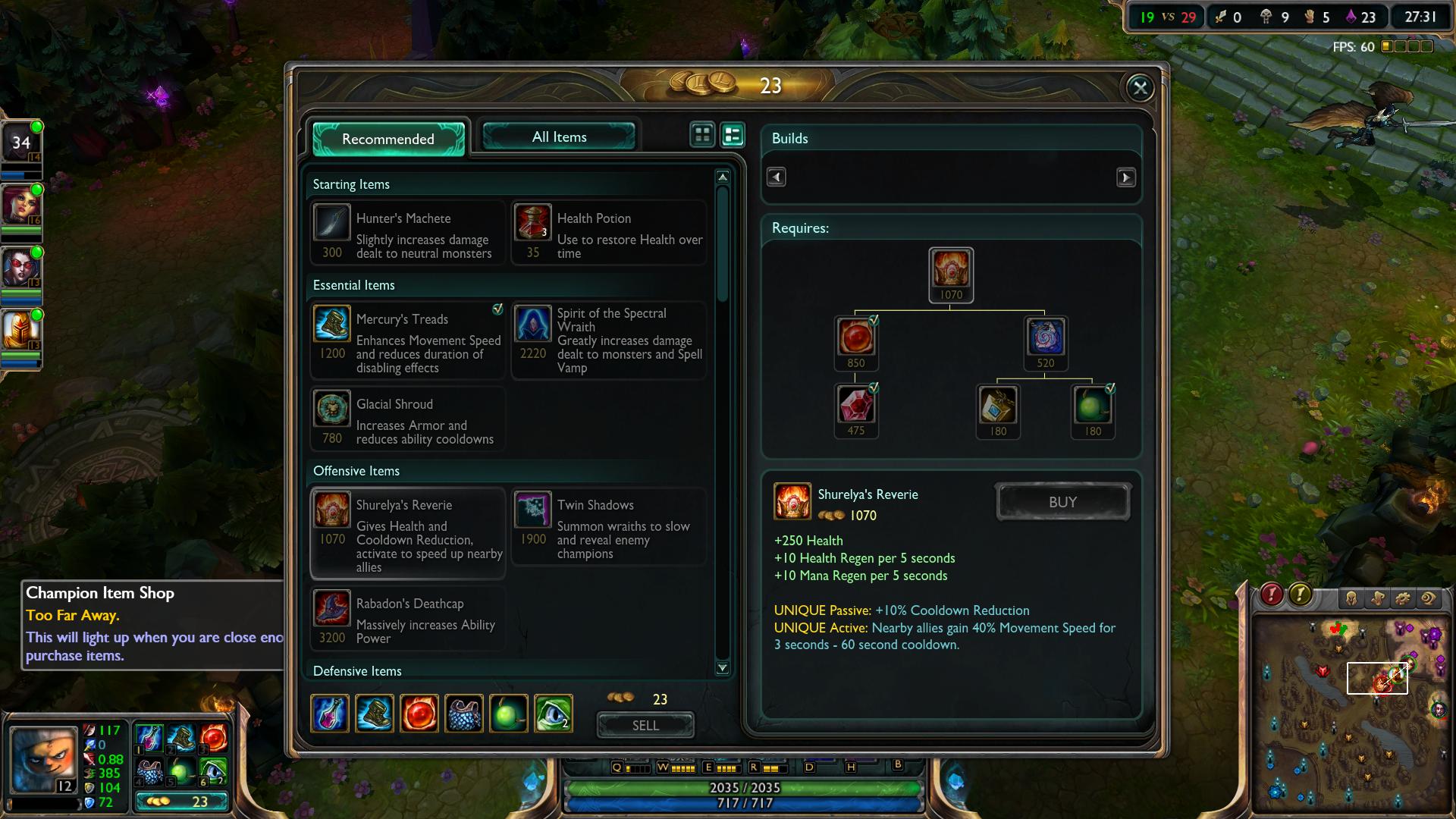Select the green ward item in shop inventory
1456x819 pixels.
(x=553, y=714)
